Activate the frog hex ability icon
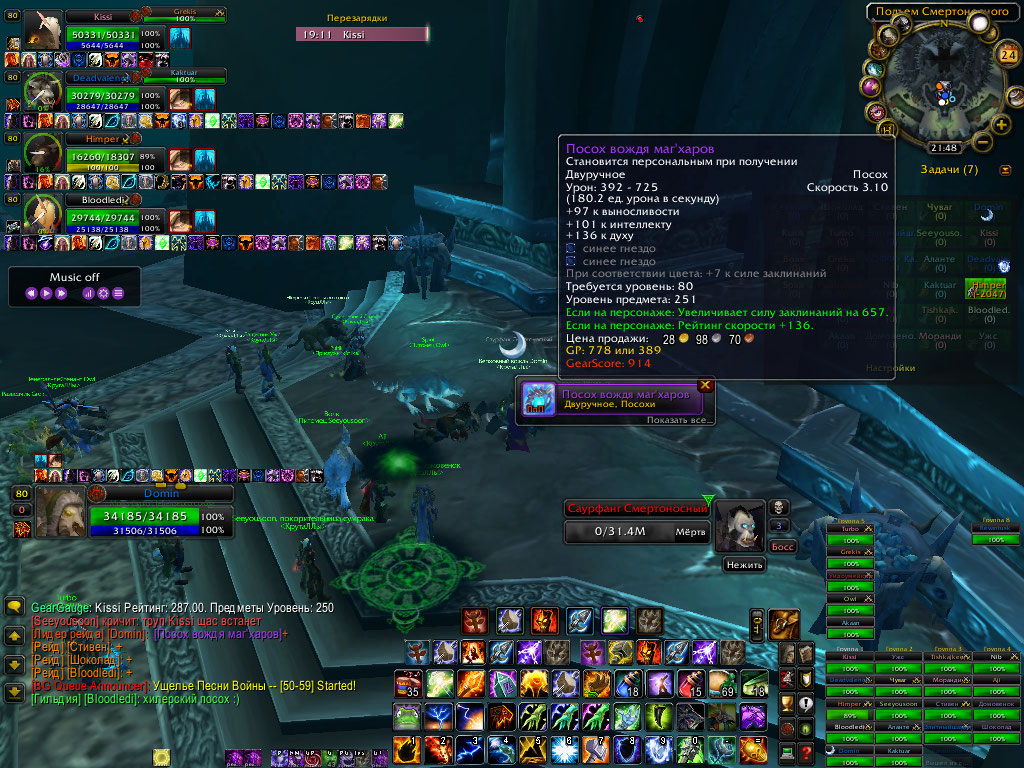Image resolution: width=1024 pixels, height=768 pixels. pos(408,716)
